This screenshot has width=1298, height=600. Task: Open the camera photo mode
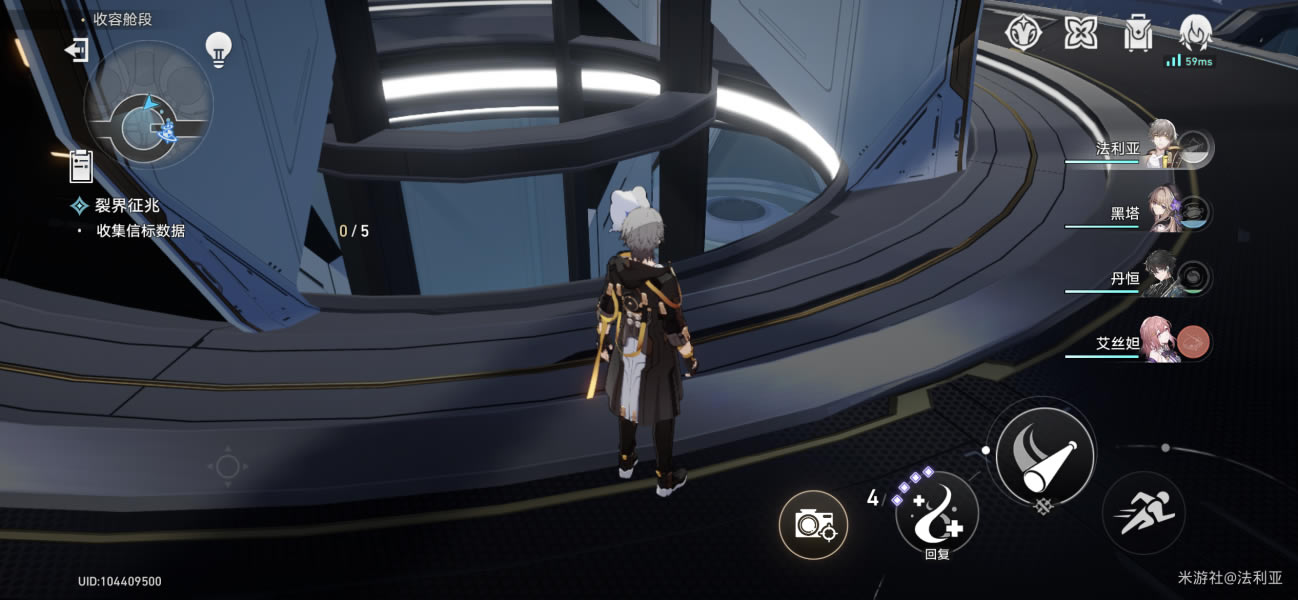[813, 524]
